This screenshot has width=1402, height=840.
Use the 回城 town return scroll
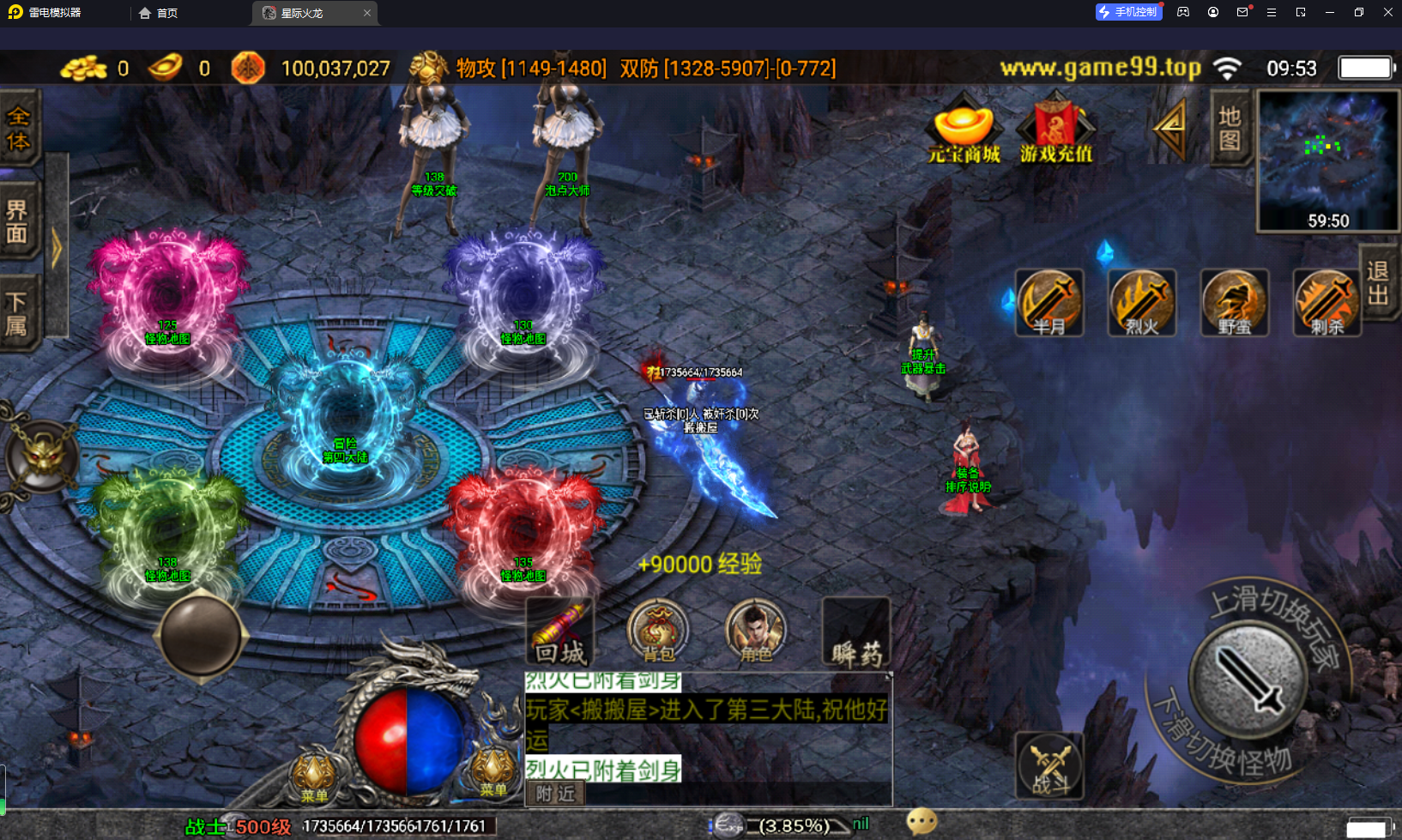(560, 633)
